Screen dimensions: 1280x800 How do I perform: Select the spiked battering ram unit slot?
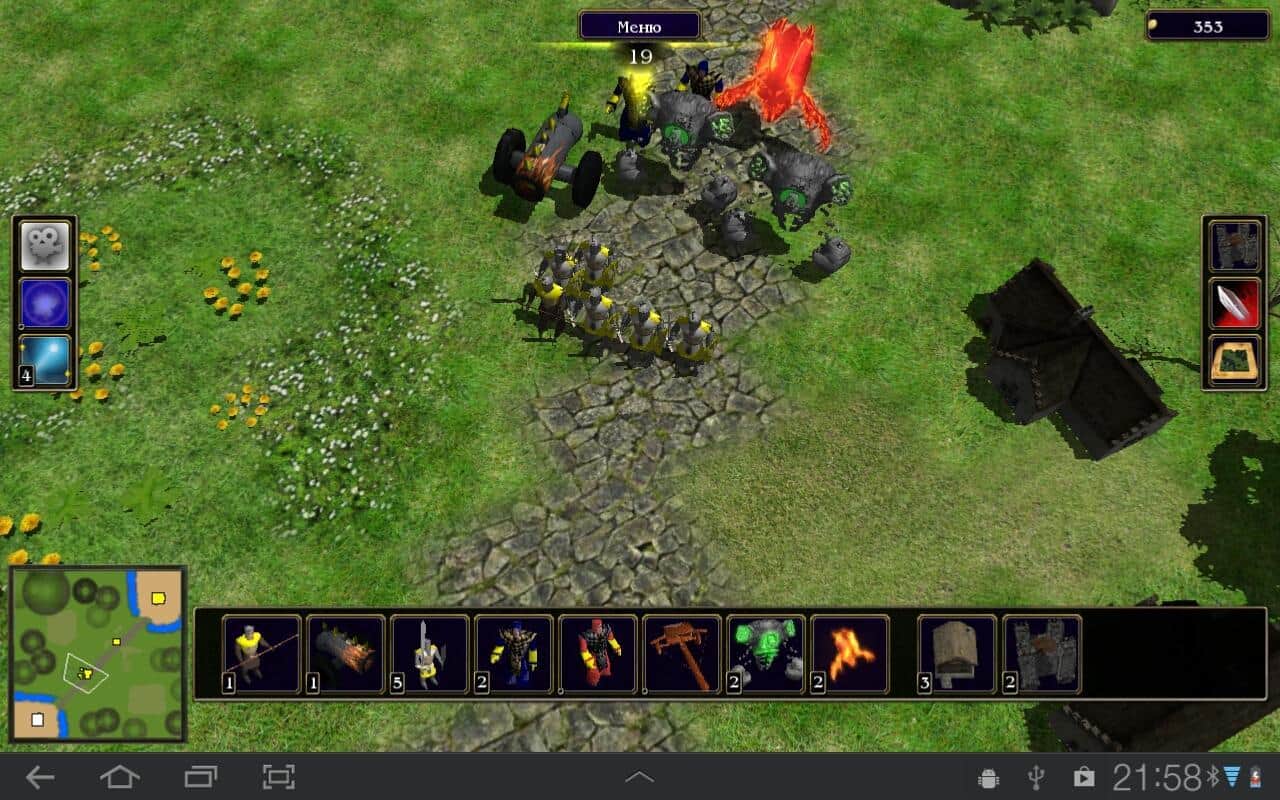coord(346,655)
